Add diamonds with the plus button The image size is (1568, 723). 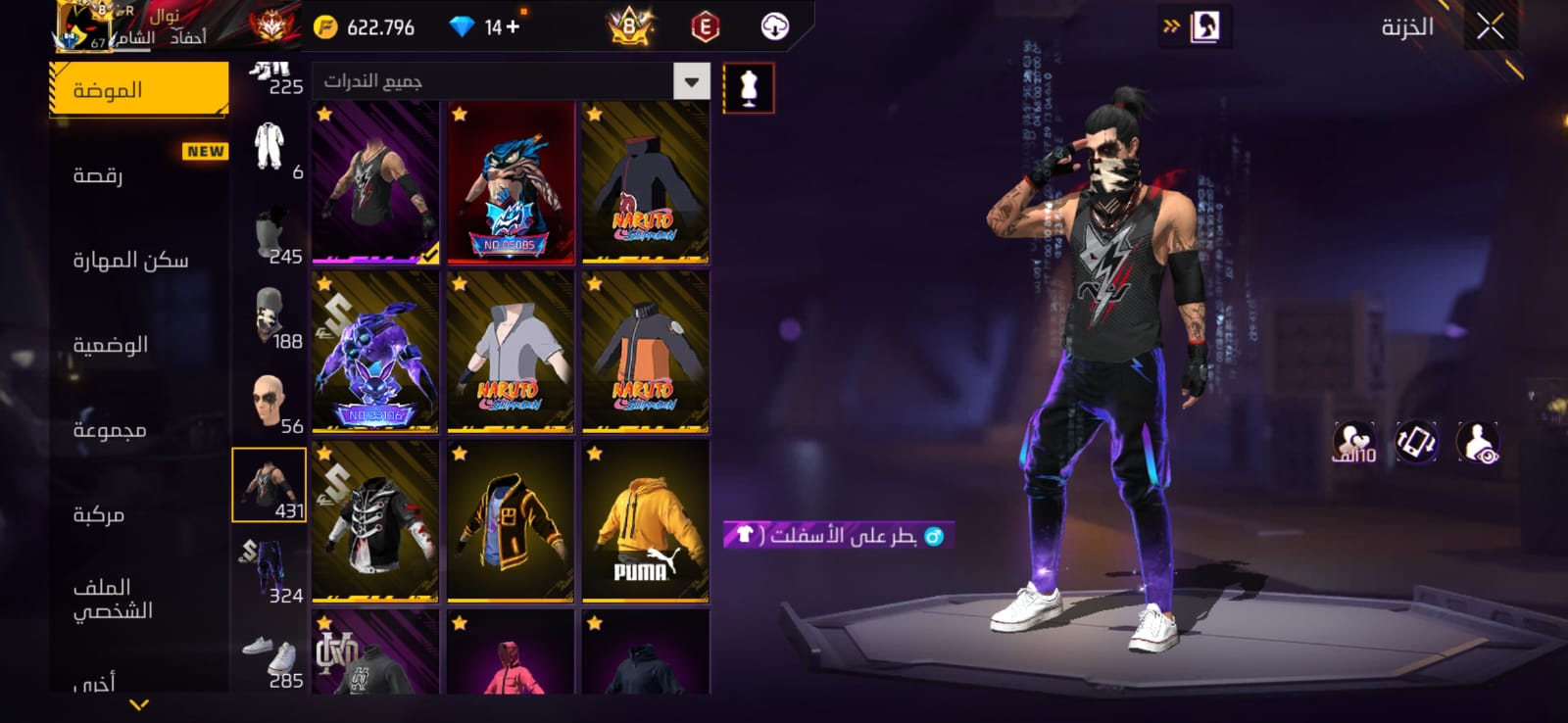point(514,26)
